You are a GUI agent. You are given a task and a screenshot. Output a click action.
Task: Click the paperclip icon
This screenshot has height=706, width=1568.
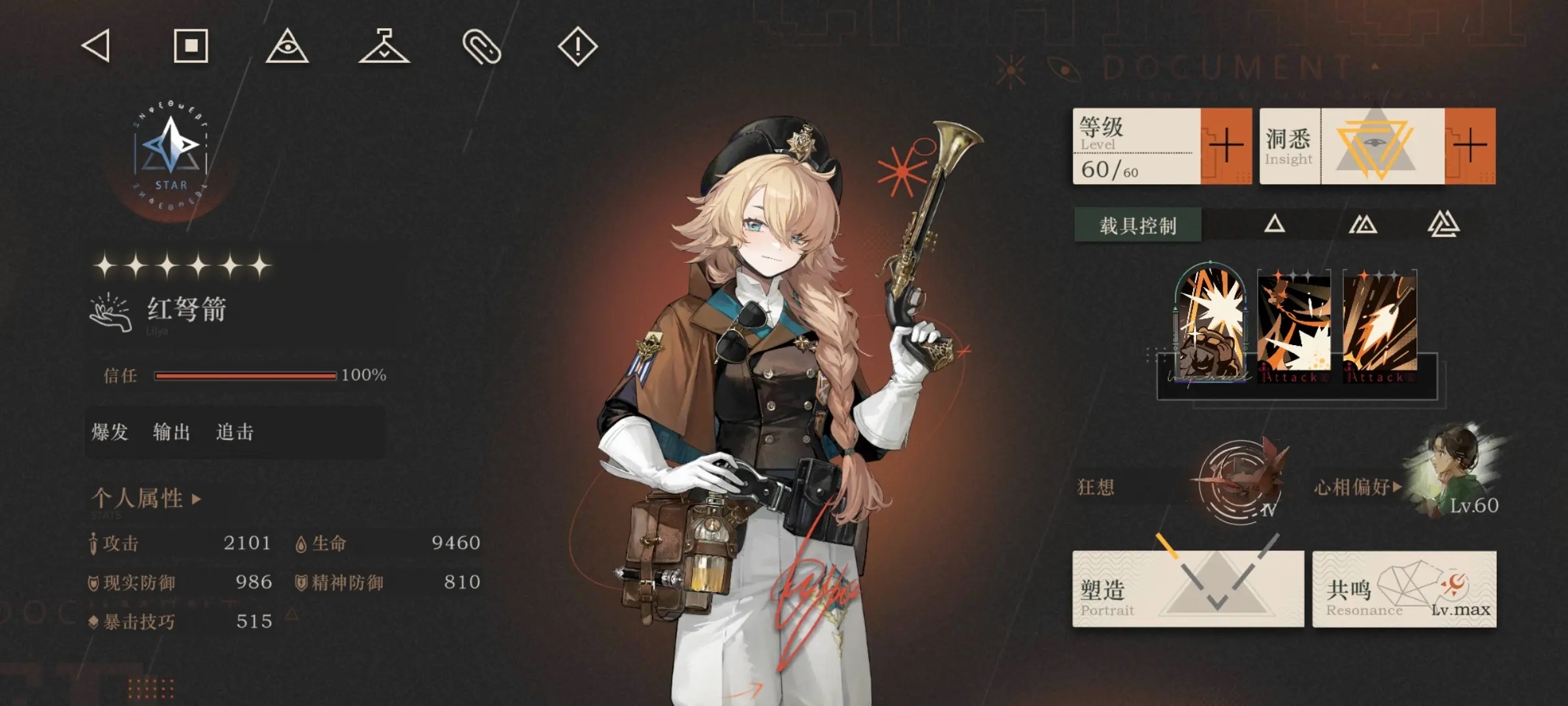coord(482,46)
